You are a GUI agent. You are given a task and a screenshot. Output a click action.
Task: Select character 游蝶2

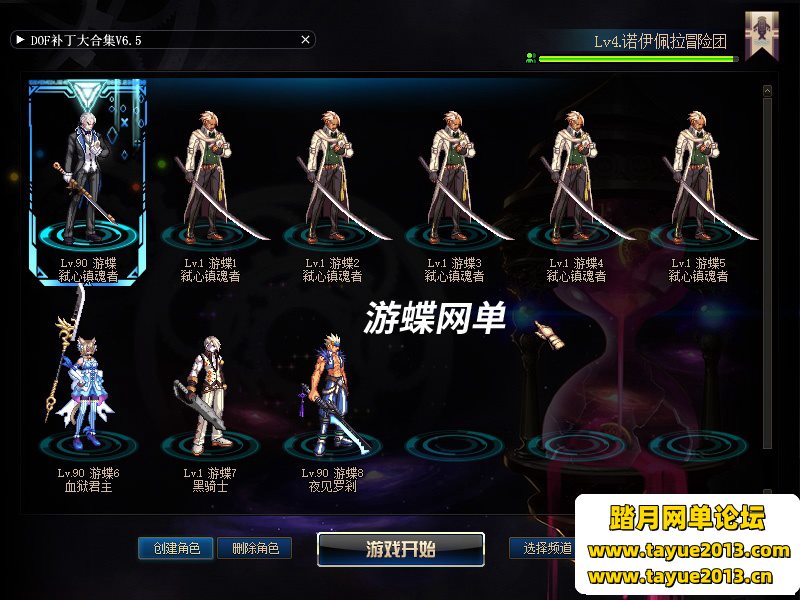pyautogui.click(x=334, y=180)
